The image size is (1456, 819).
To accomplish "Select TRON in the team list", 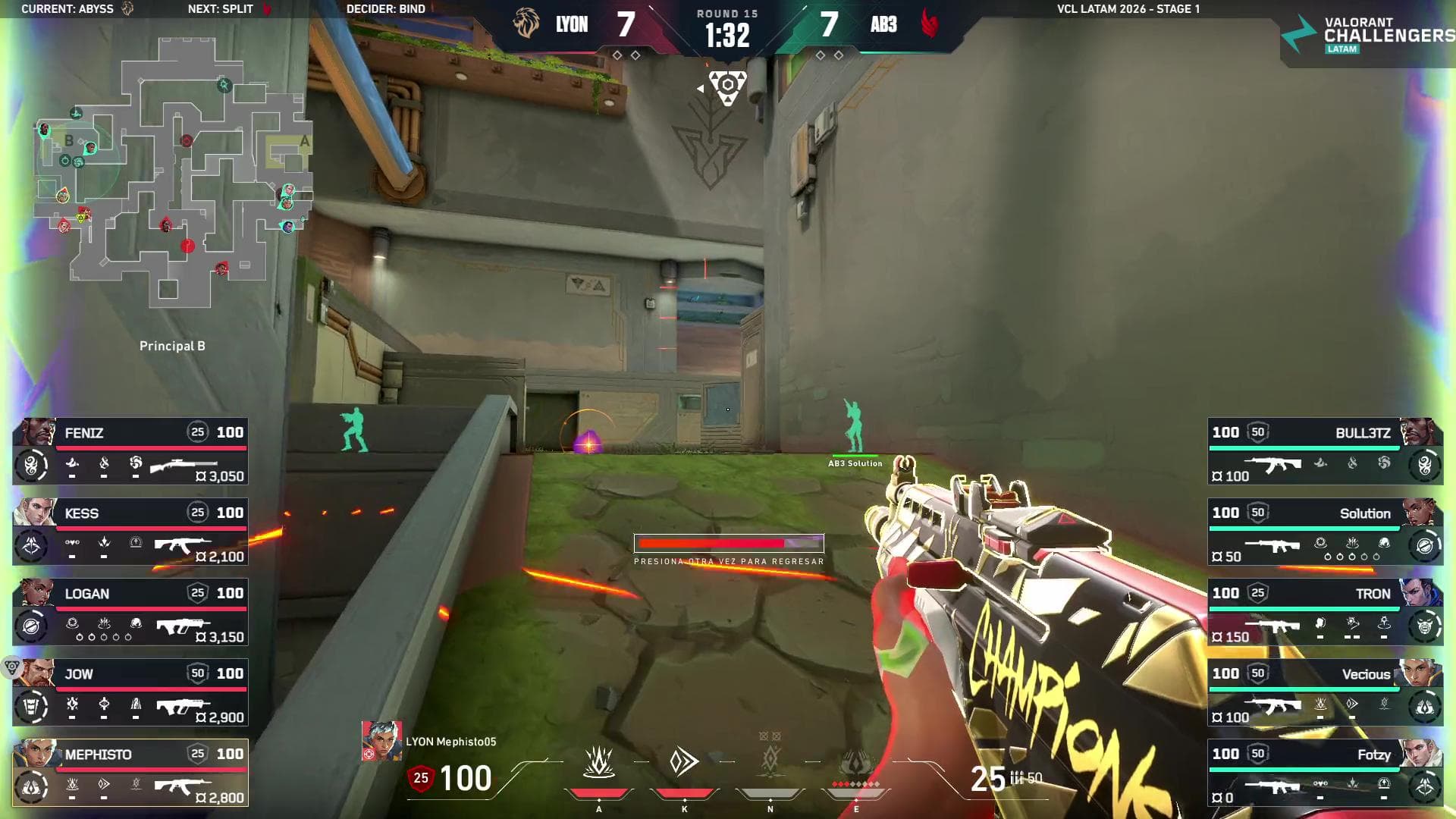I will pos(1325,612).
